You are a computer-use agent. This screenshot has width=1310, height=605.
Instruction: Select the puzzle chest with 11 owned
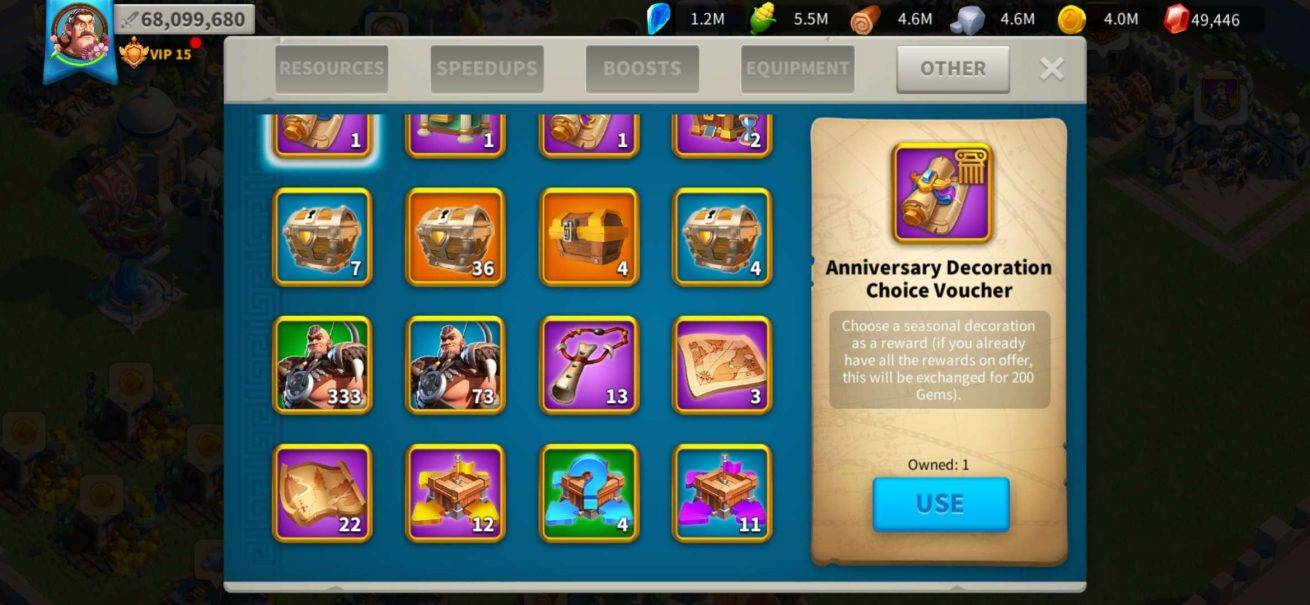(x=722, y=493)
